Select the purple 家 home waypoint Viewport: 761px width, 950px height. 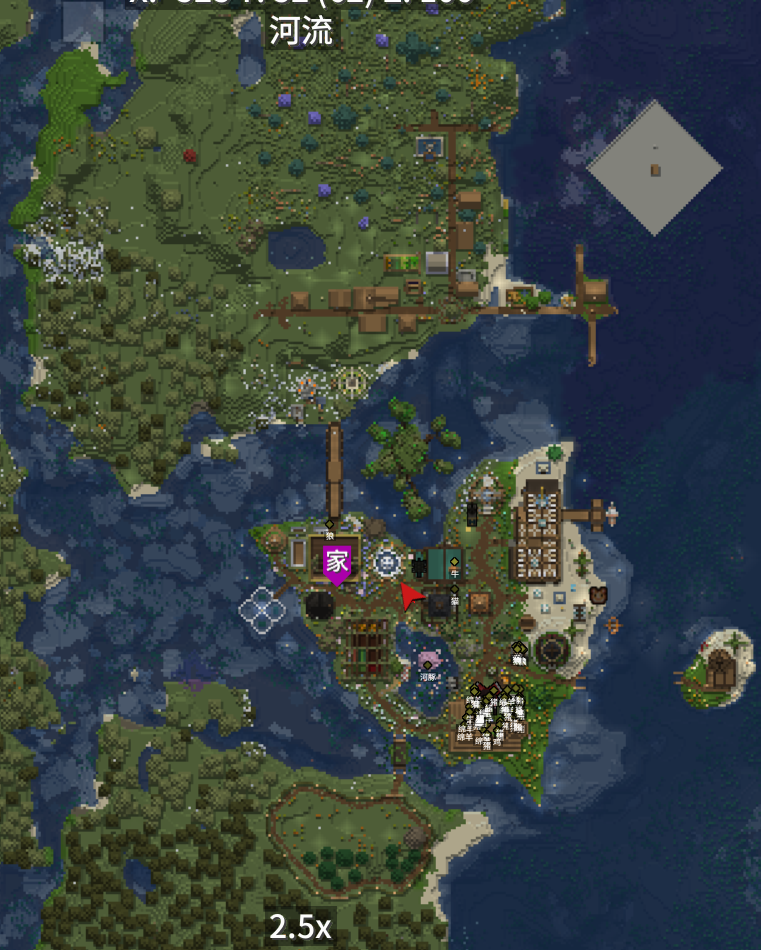pos(337,564)
